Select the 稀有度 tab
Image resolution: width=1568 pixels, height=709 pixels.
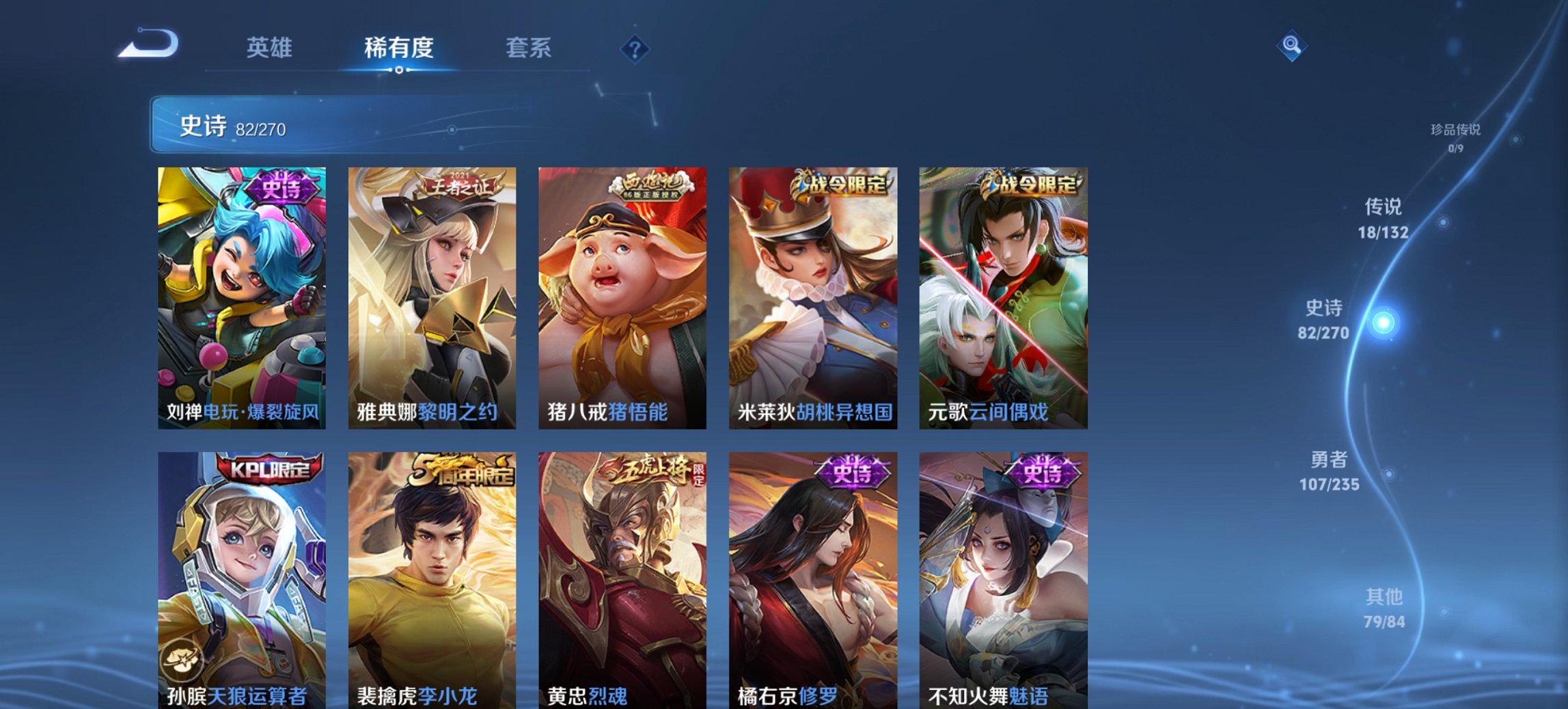(399, 48)
